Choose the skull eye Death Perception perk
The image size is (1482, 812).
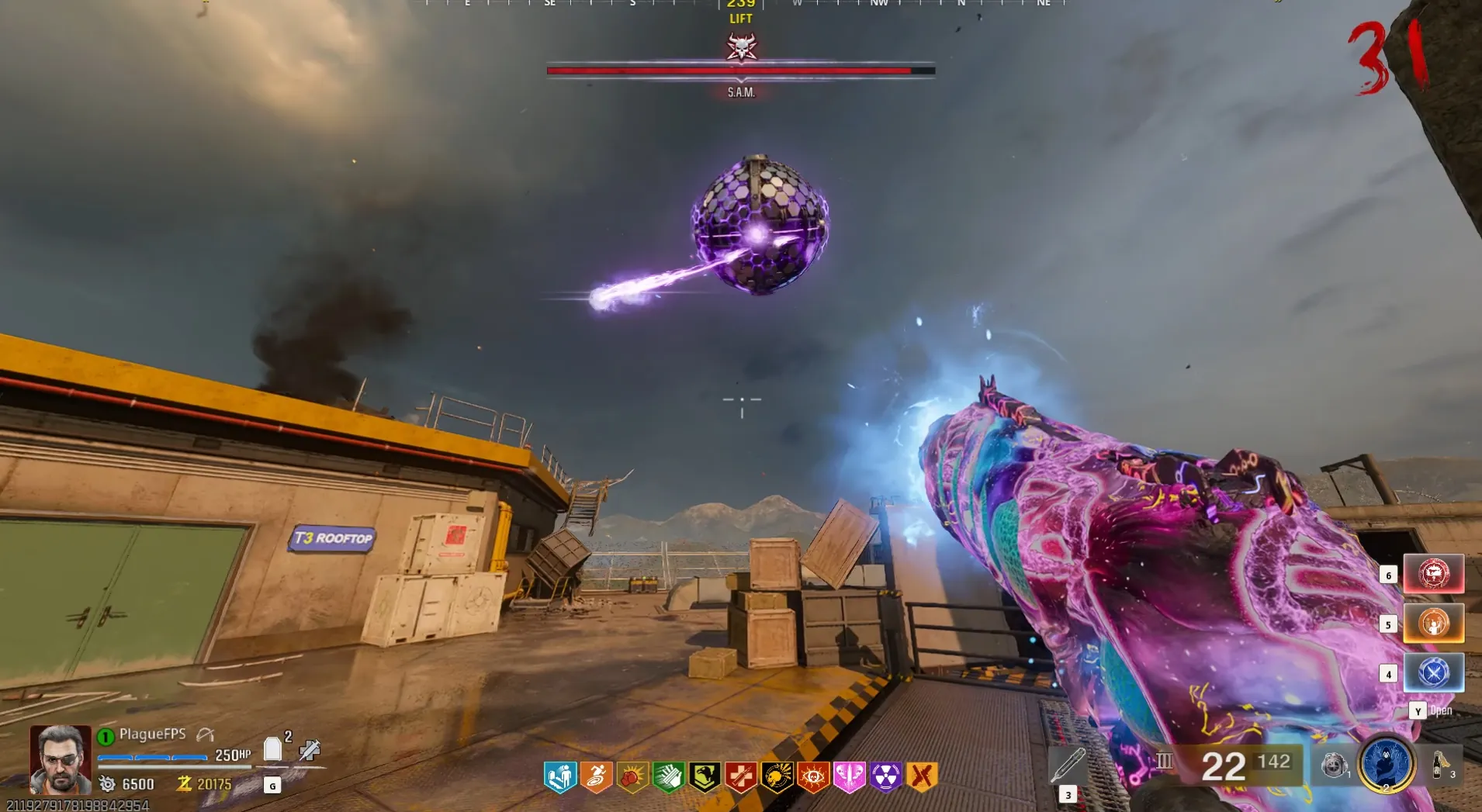[813, 776]
